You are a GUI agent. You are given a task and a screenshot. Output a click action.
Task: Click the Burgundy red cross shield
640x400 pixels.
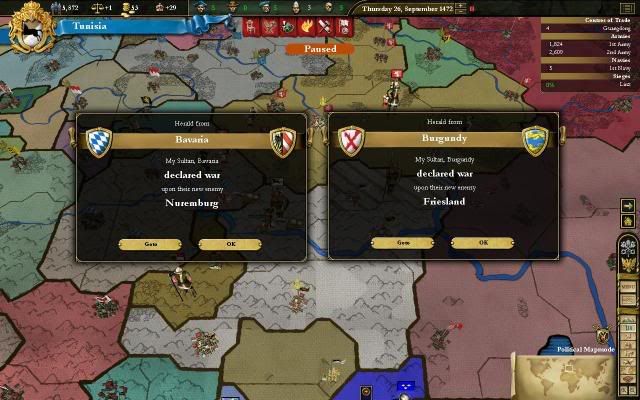click(352, 141)
